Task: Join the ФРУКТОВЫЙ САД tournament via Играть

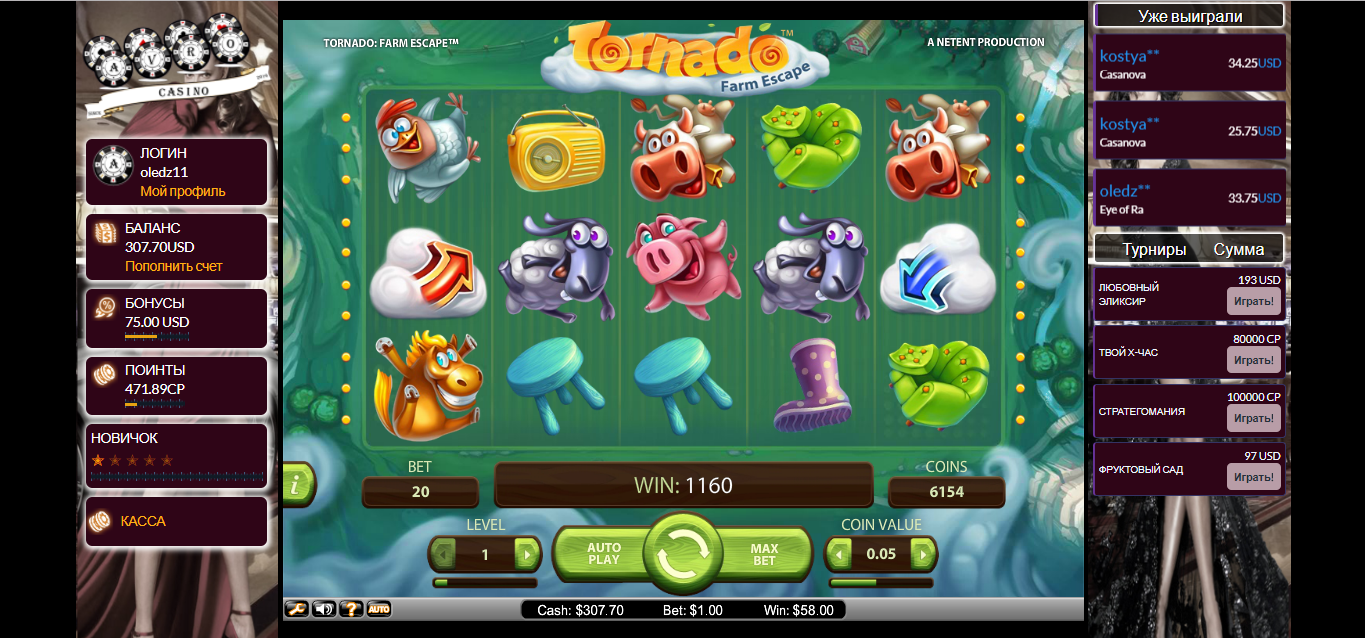Action: tap(1253, 477)
